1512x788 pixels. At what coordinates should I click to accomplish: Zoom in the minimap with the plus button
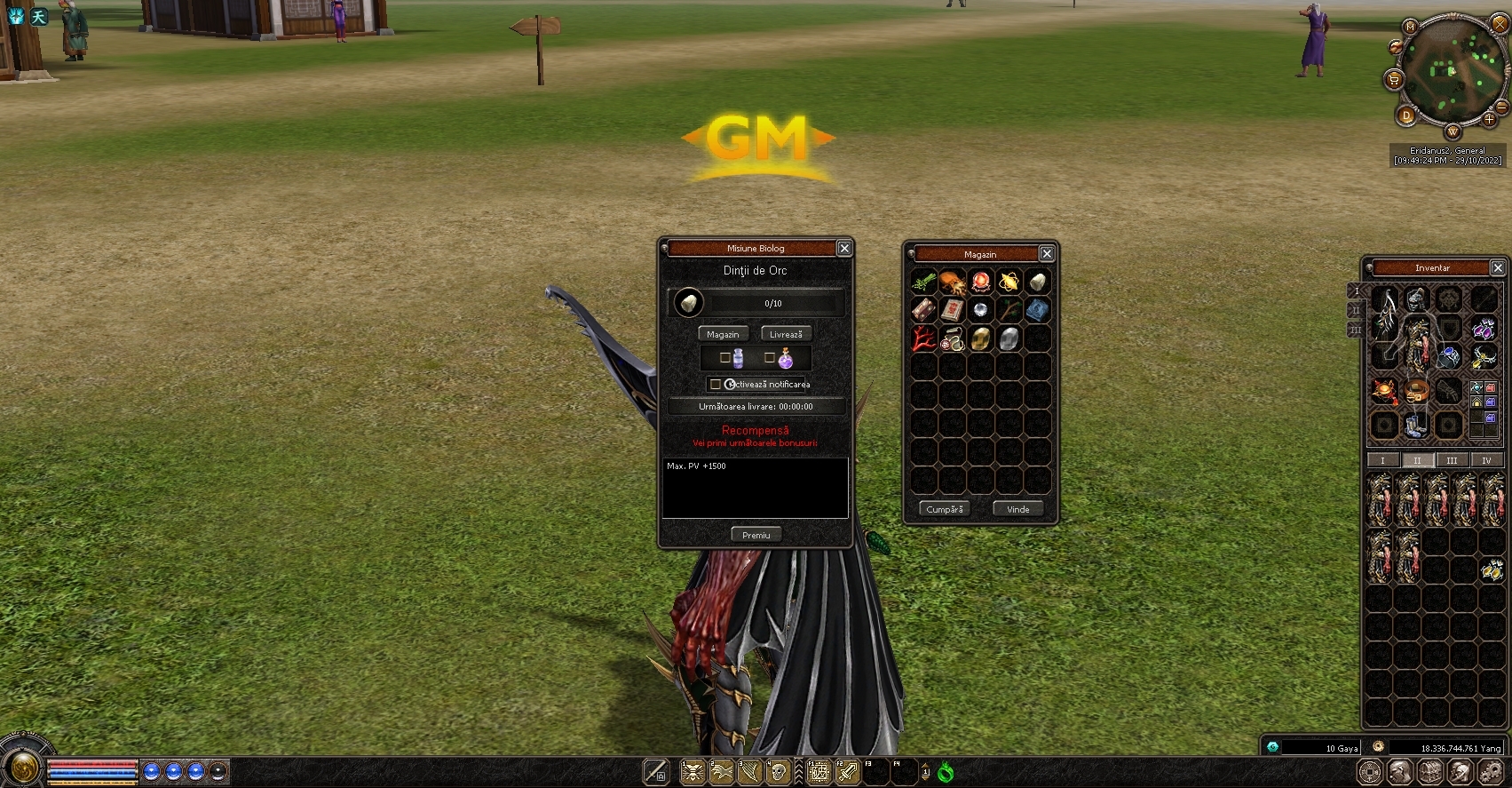[1489, 119]
